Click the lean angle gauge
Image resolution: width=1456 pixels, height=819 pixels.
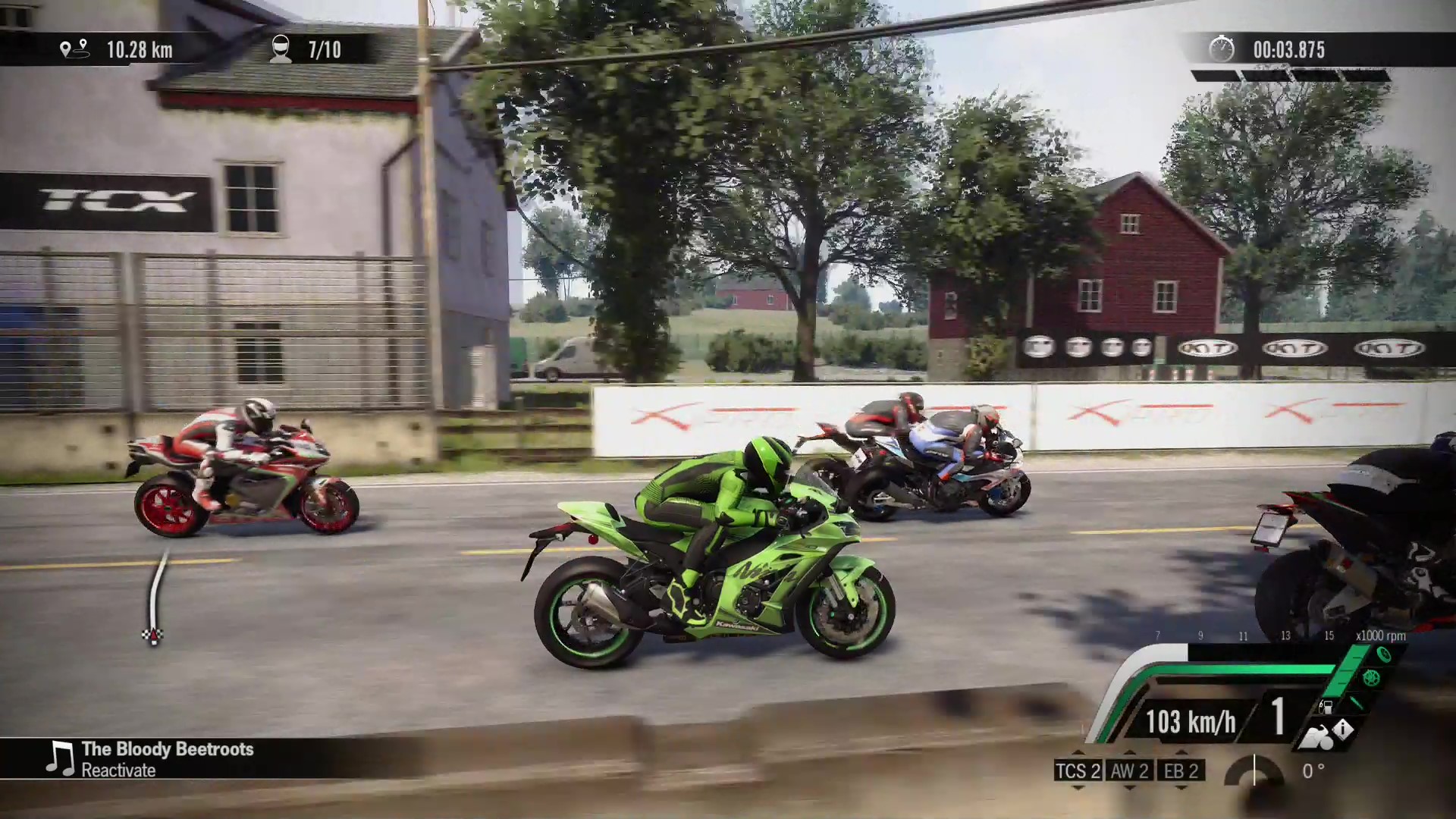1254,771
